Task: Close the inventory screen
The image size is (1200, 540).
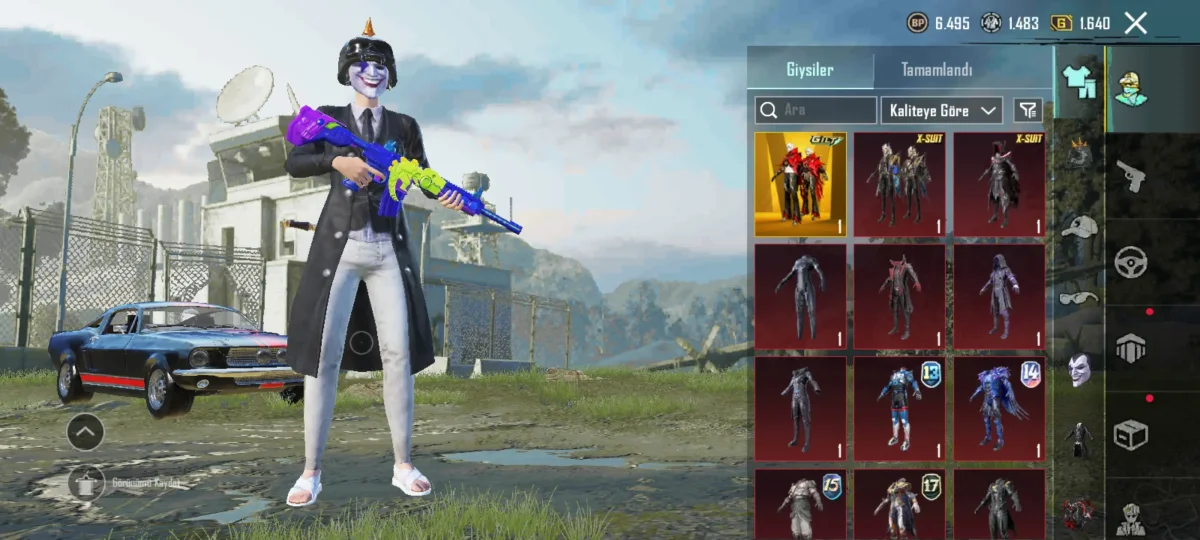Action: 1136,23
